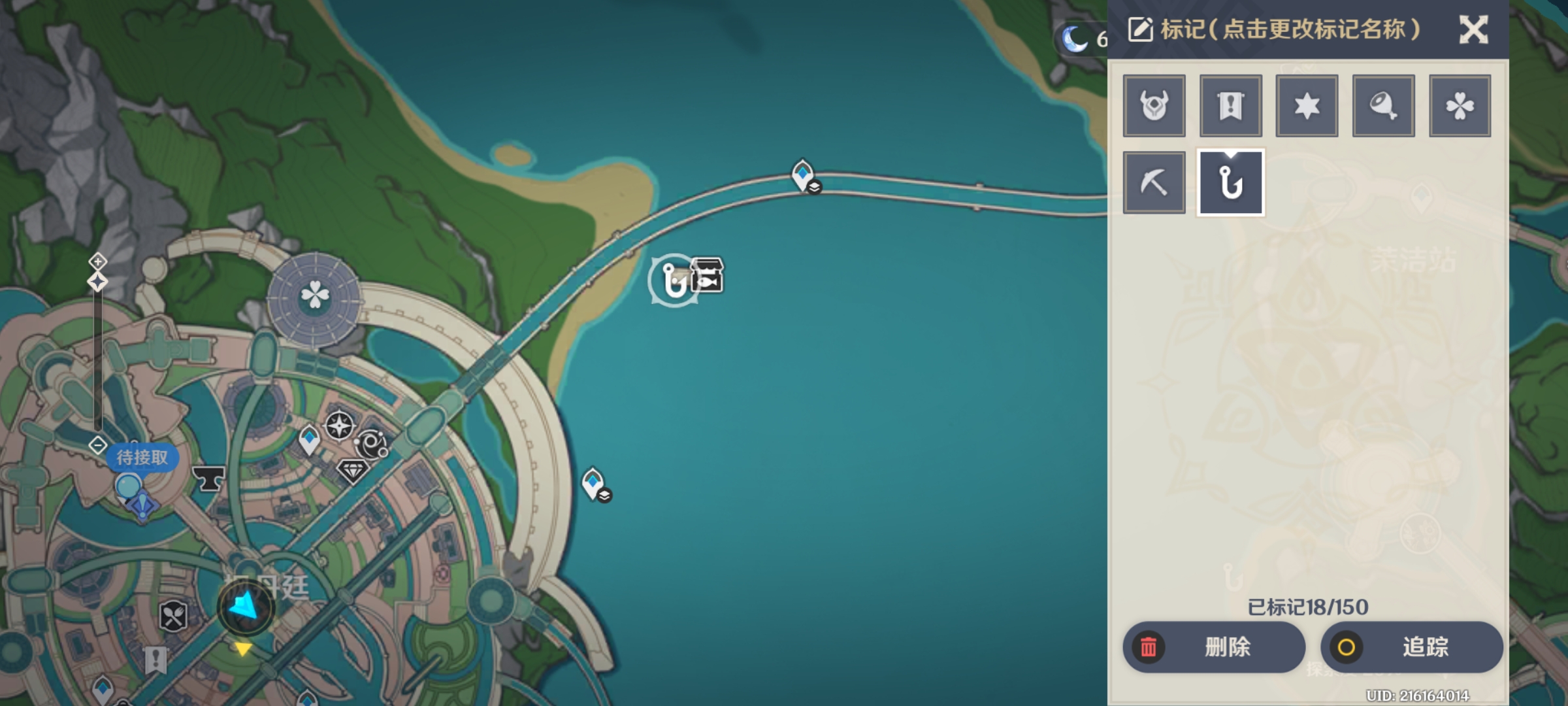Select the fishing hook marker icon
Viewport: 1568px width, 706px height.
click(1230, 182)
